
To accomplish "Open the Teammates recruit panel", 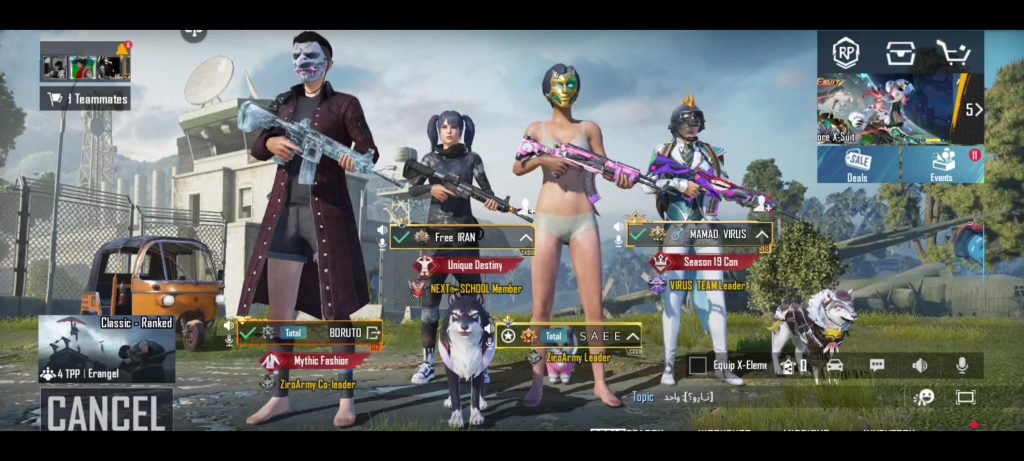I will [85, 98].
